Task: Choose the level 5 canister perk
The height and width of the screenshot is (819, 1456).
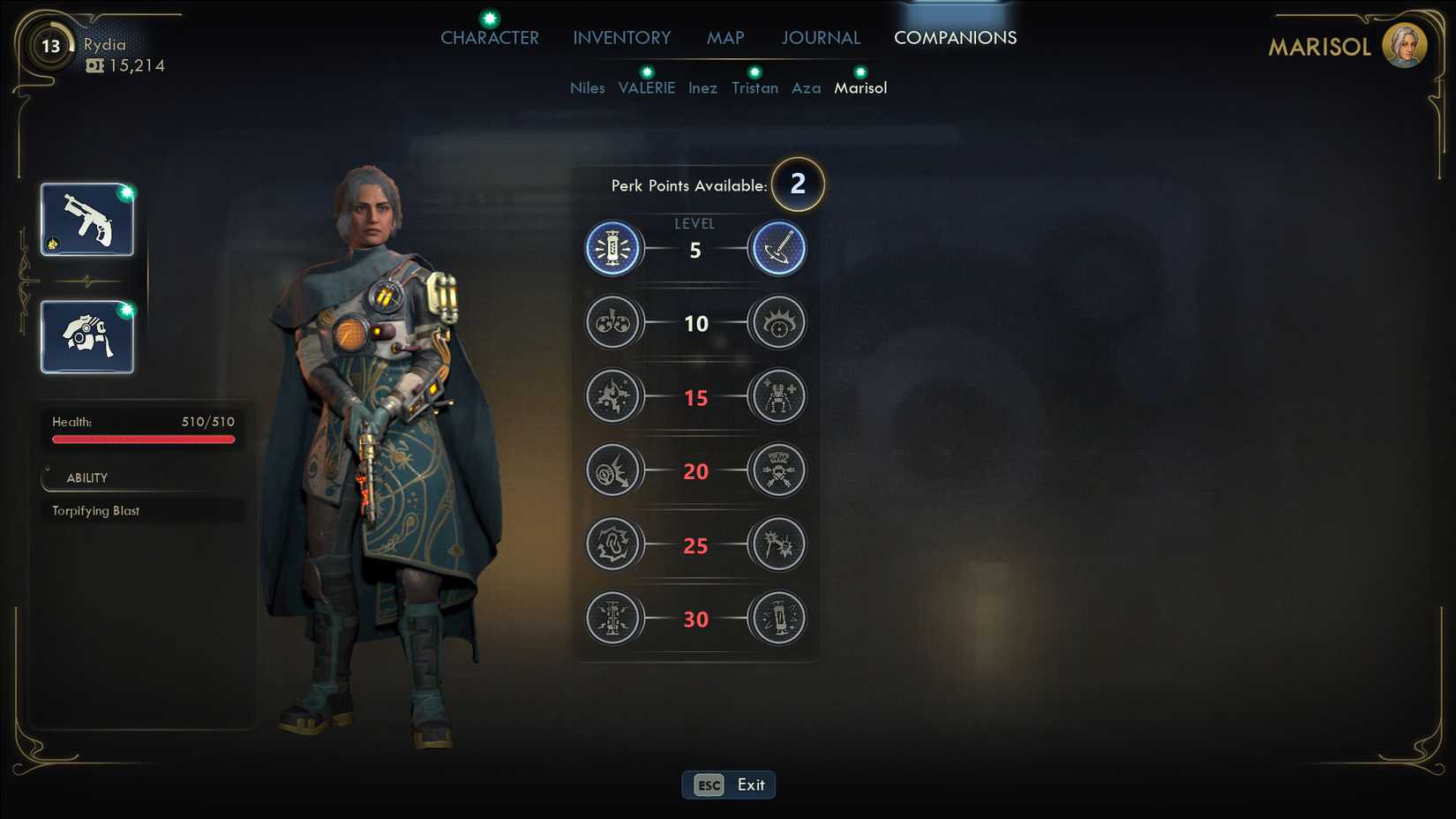Action: [612, 249]
